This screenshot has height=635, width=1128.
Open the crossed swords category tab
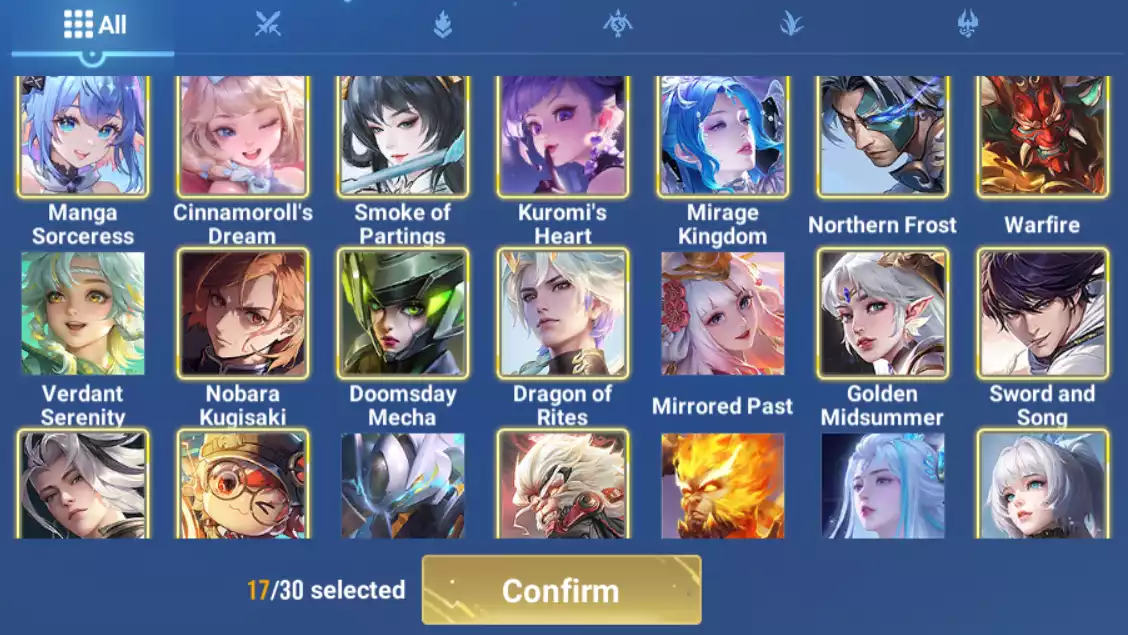pyautogui.click(x=267, y=24)
